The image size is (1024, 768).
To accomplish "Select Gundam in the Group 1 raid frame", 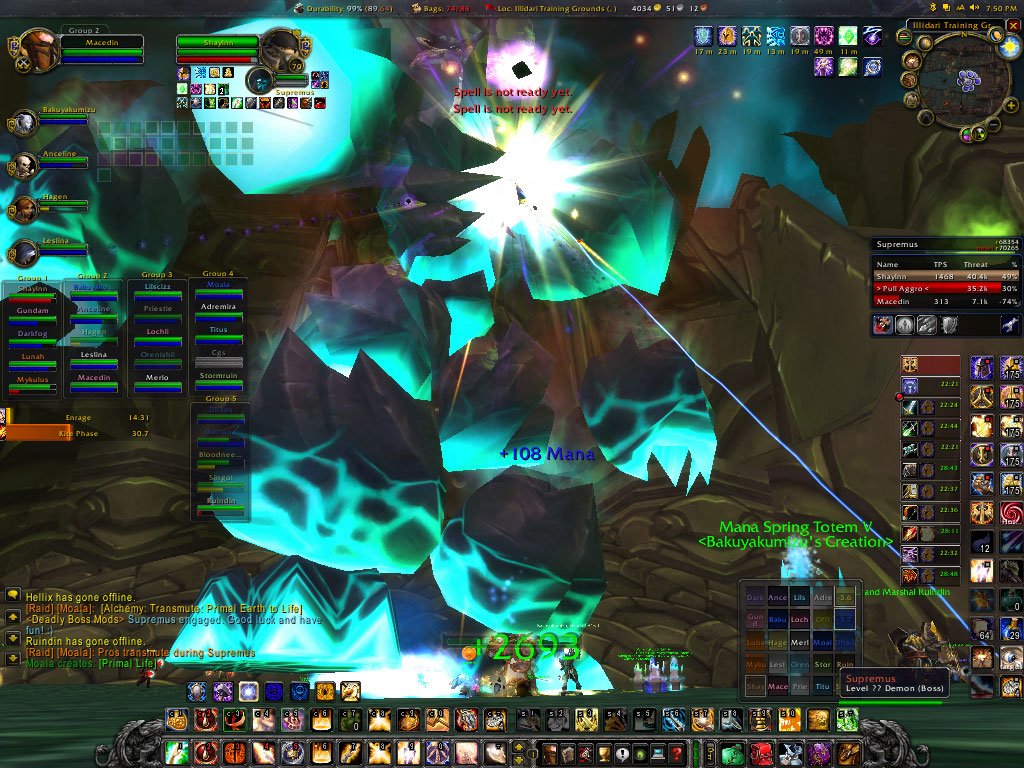I will click(33, 315).
